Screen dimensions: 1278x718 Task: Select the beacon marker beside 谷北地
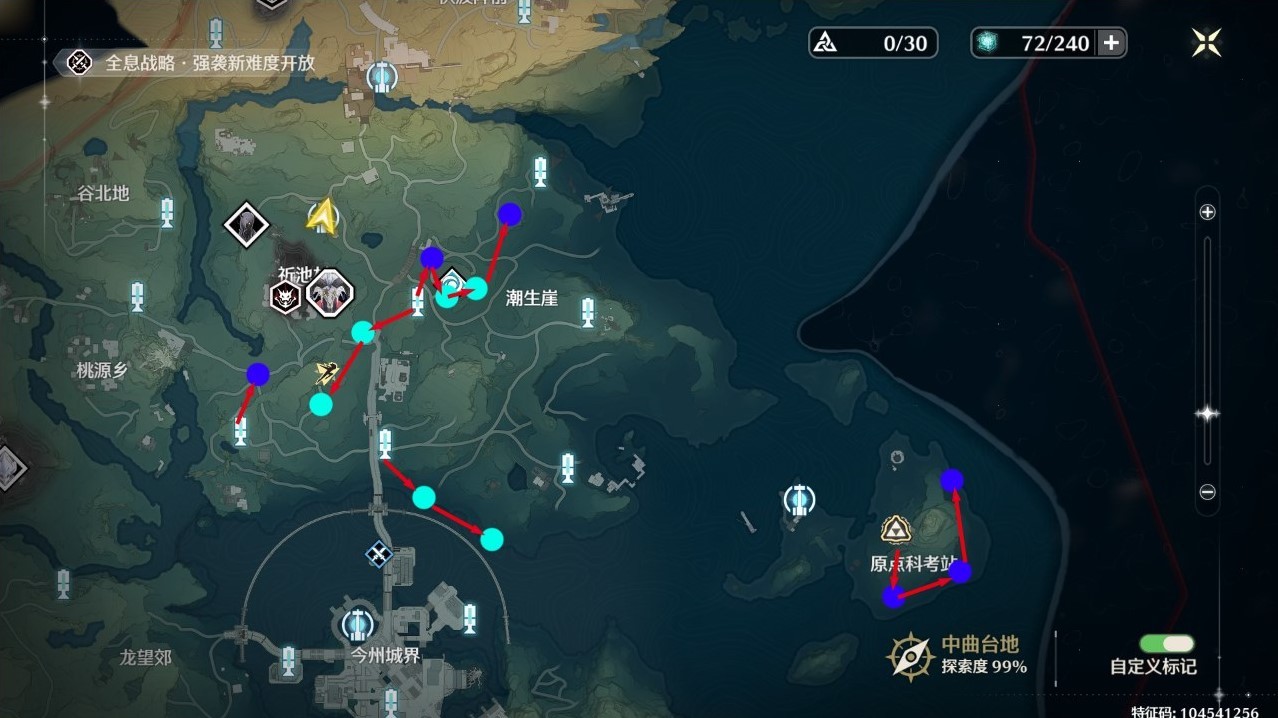pyautogui.click(x=167, y=212)
